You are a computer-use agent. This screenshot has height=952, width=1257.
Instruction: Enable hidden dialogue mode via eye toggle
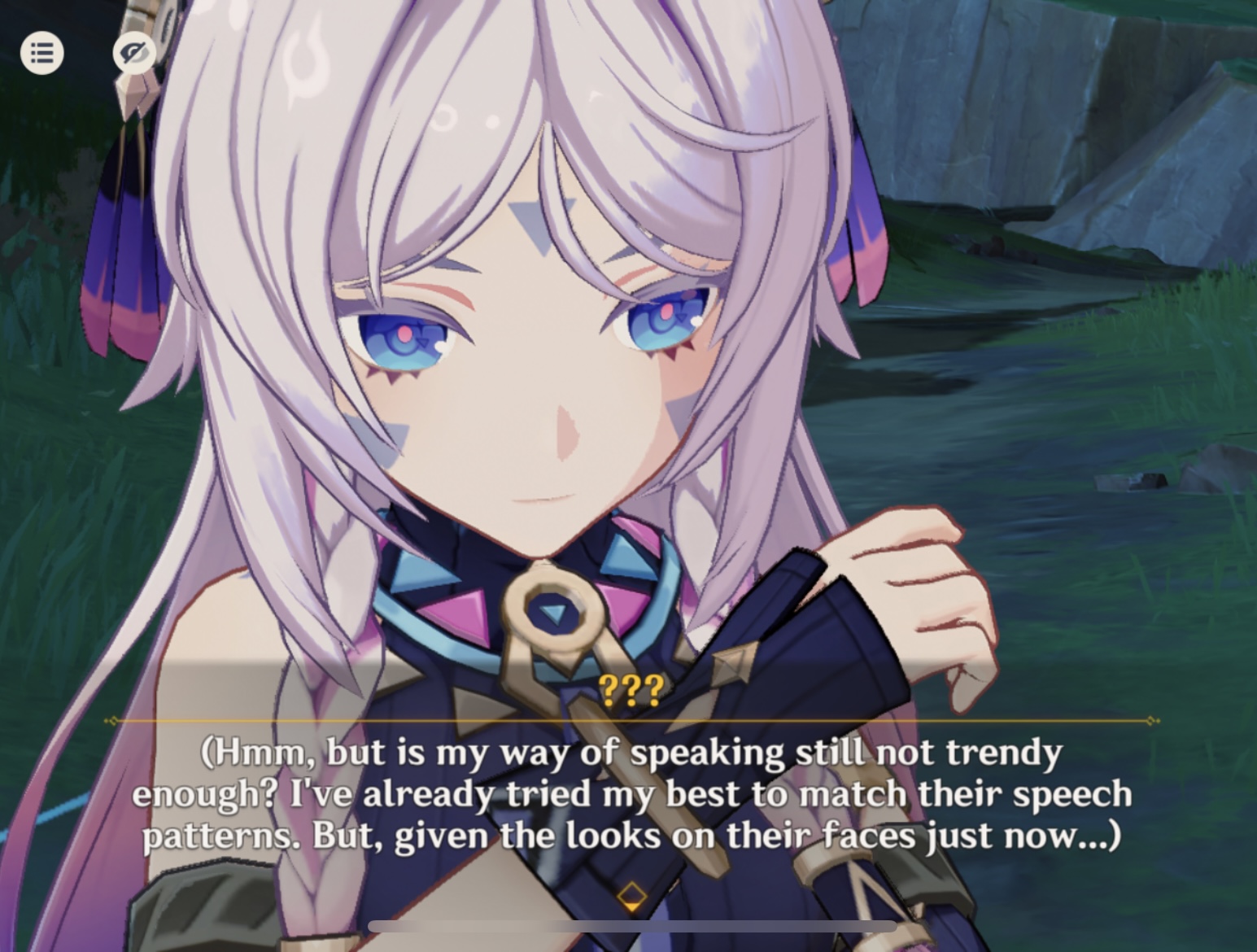[x=134, y=53]
